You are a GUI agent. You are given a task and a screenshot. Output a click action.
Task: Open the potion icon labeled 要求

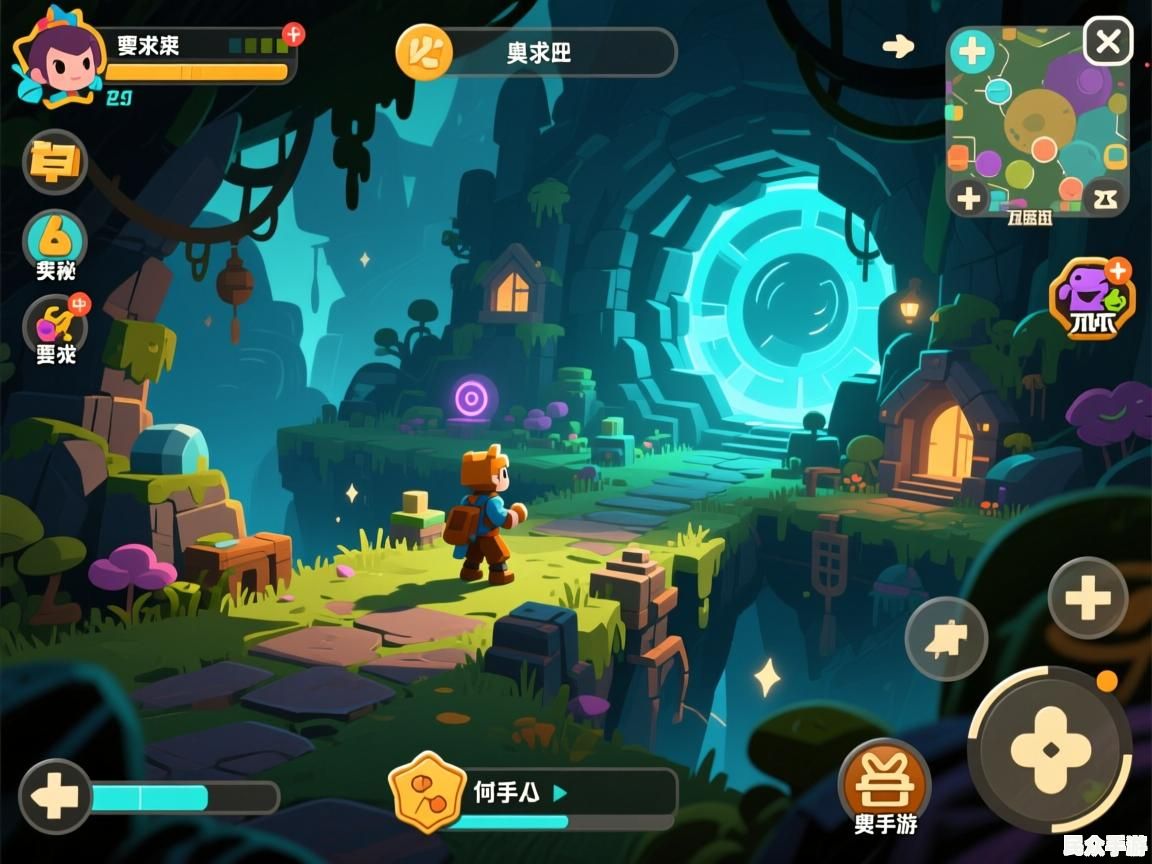pyautogui.click(x=55, y=325)
